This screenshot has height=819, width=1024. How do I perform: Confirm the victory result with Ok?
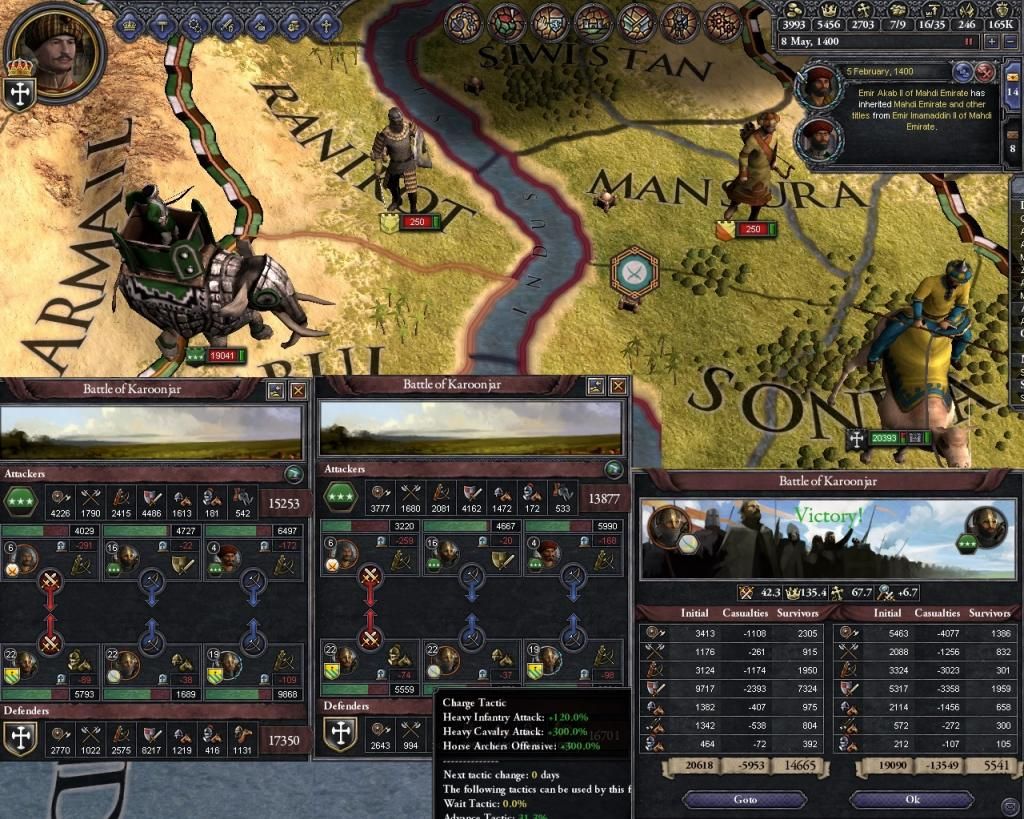coord(911,799)
